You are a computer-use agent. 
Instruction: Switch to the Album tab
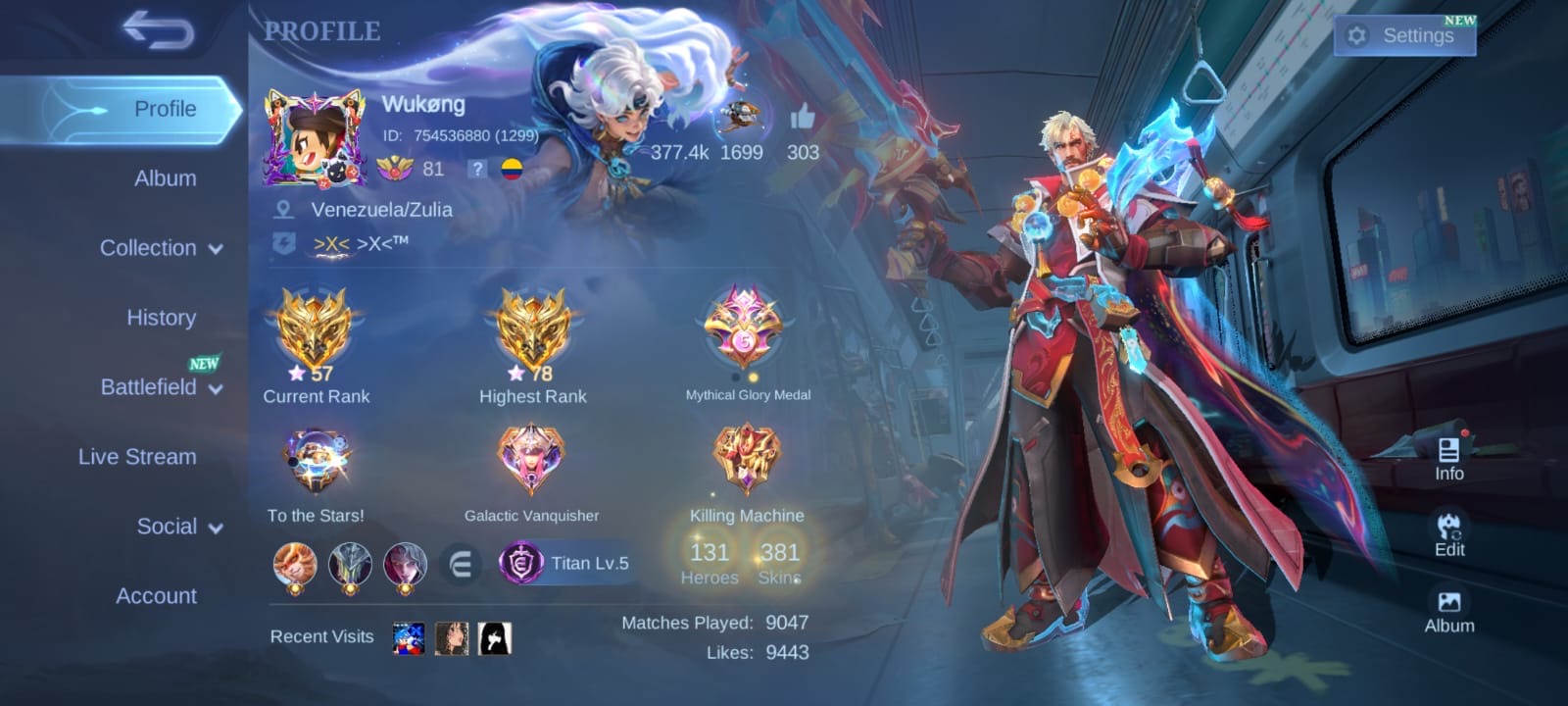tap(165, 178)
